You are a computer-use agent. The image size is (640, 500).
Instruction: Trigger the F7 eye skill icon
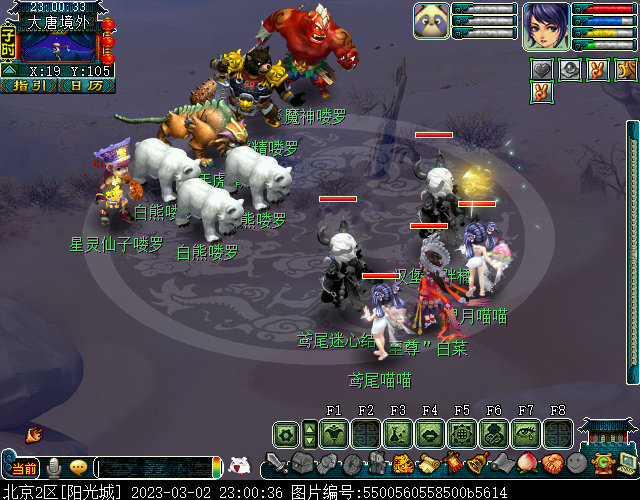tap(526, 434)
